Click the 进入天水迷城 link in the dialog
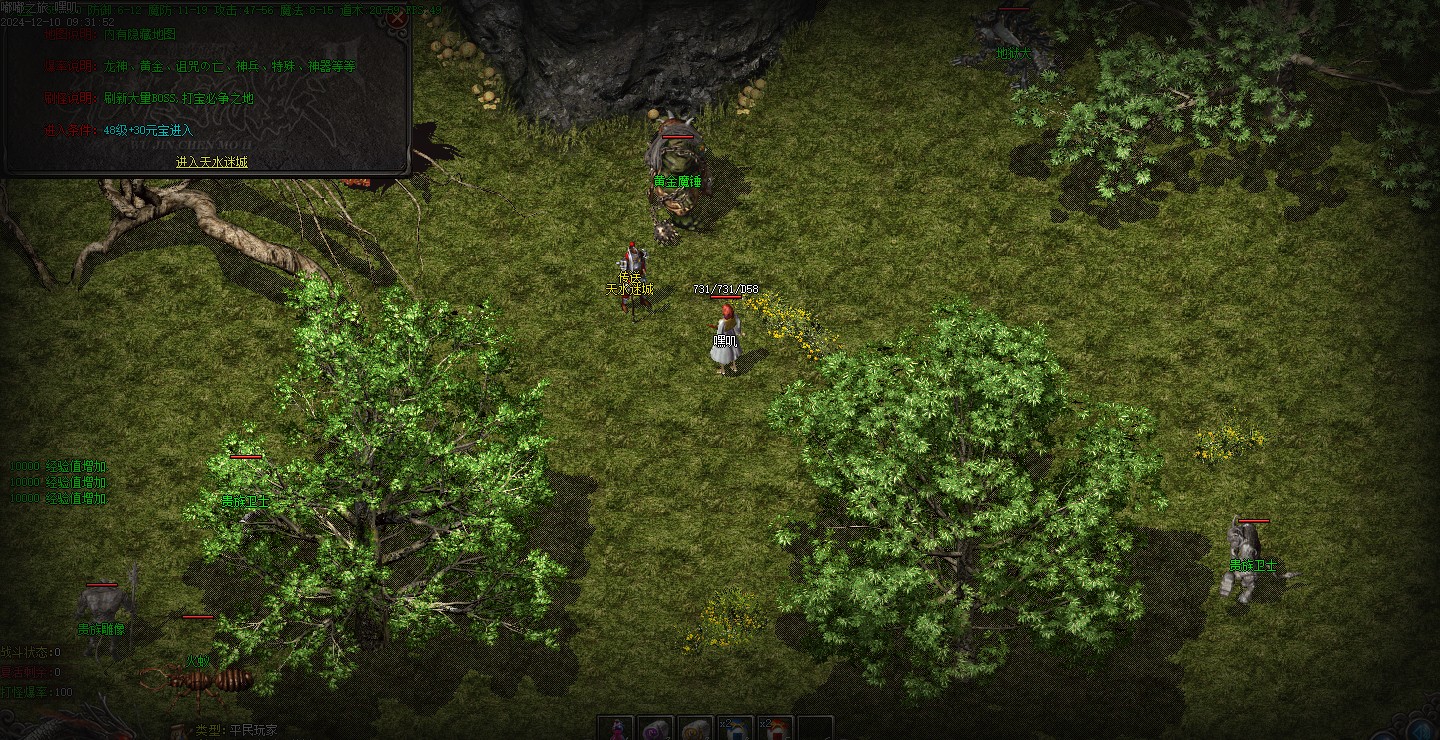Viewport: 1440px width, 740px height. (212, 162)
